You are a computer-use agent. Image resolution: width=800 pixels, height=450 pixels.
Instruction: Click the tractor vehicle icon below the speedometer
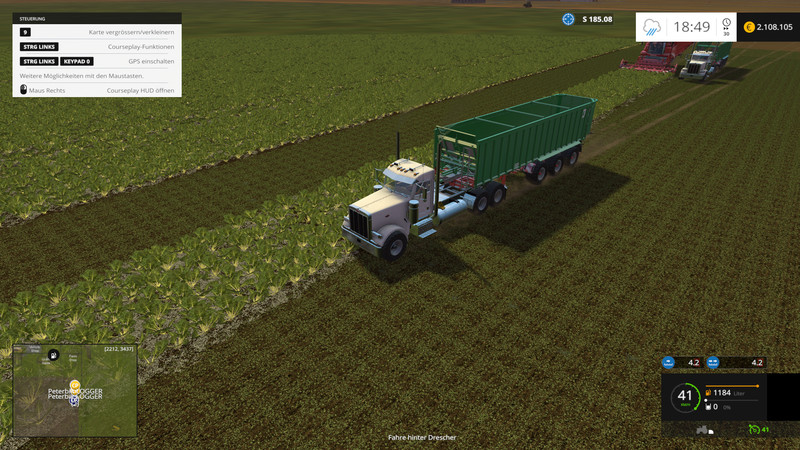click(703, 430)
